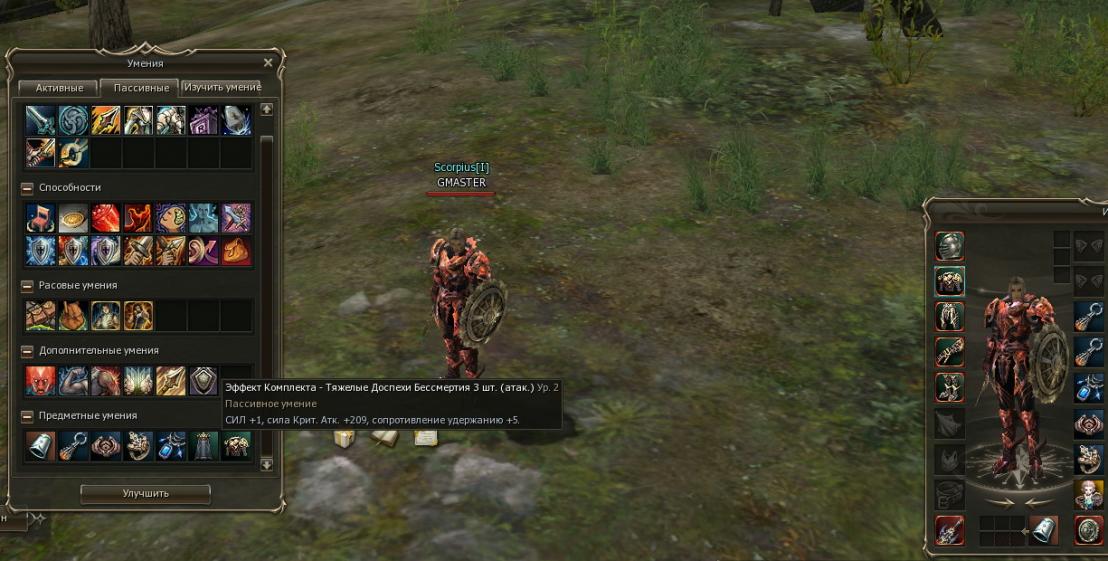The height and width of the screenshot is (561, 1108).
Task: Switch to the Активные tab
Action: [x=59, y=88]
